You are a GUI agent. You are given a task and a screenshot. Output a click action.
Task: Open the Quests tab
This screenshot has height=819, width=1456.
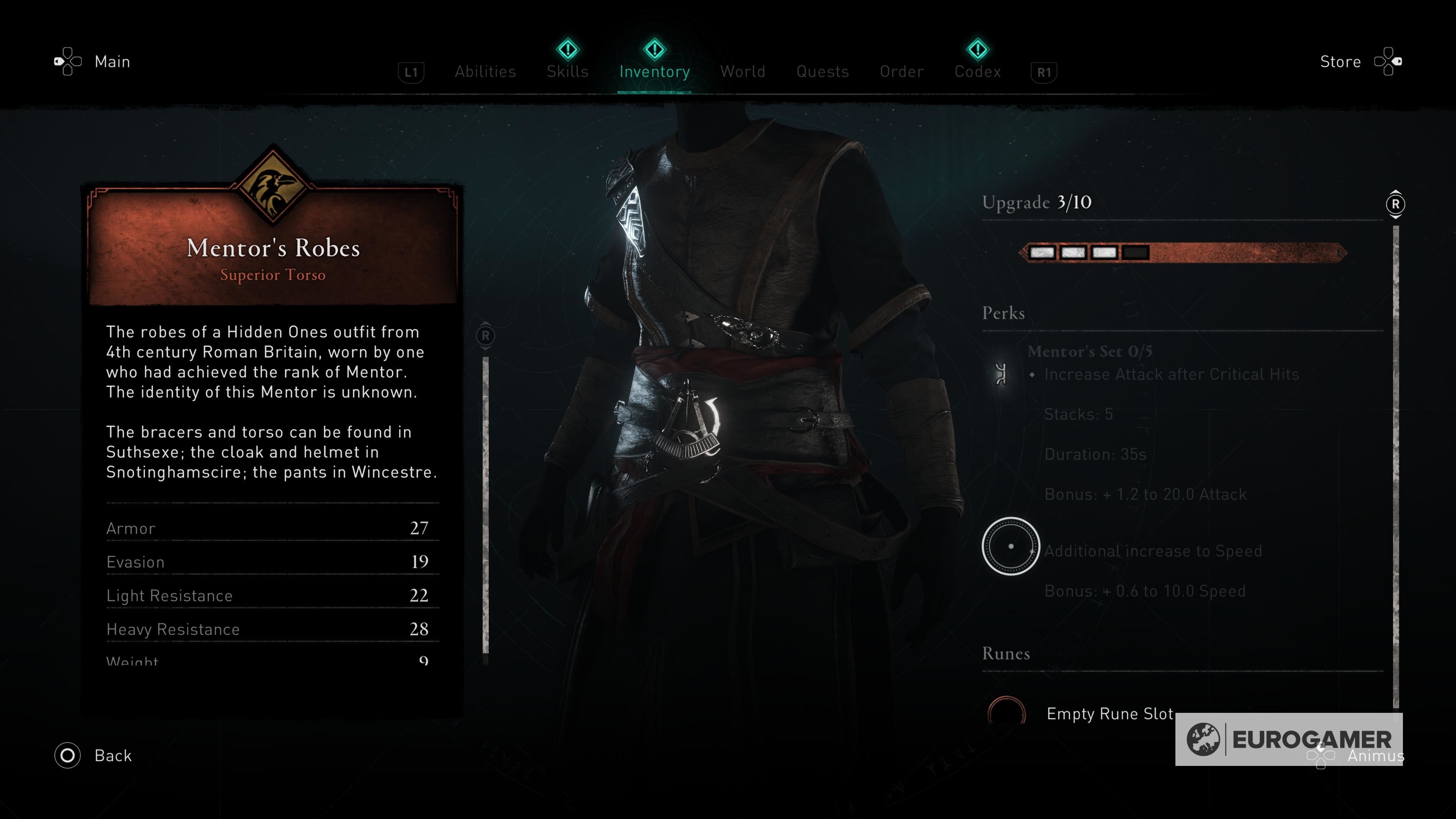(x=822, y=71)
